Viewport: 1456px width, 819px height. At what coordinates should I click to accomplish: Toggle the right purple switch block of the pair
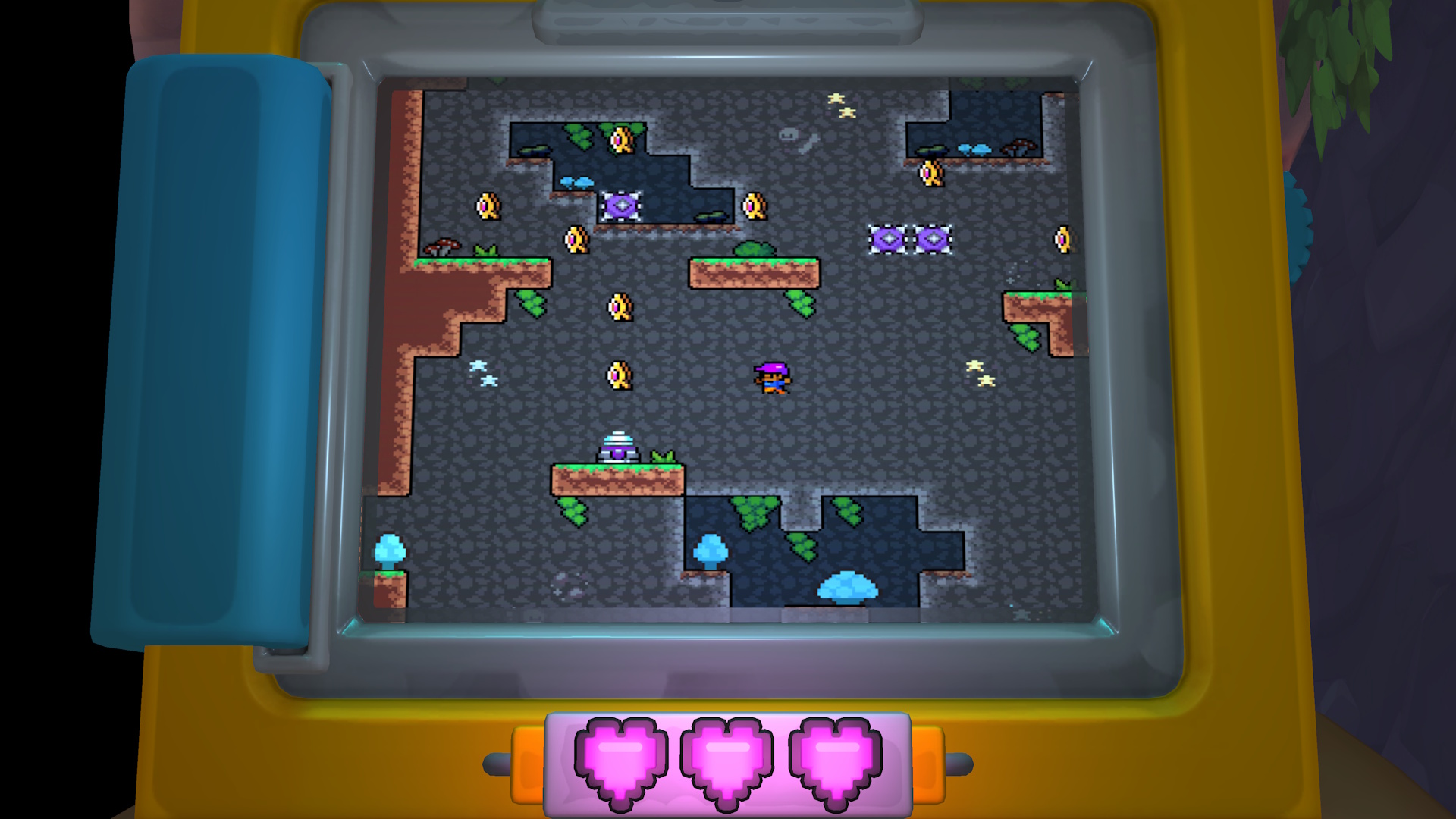click(932, 237)
